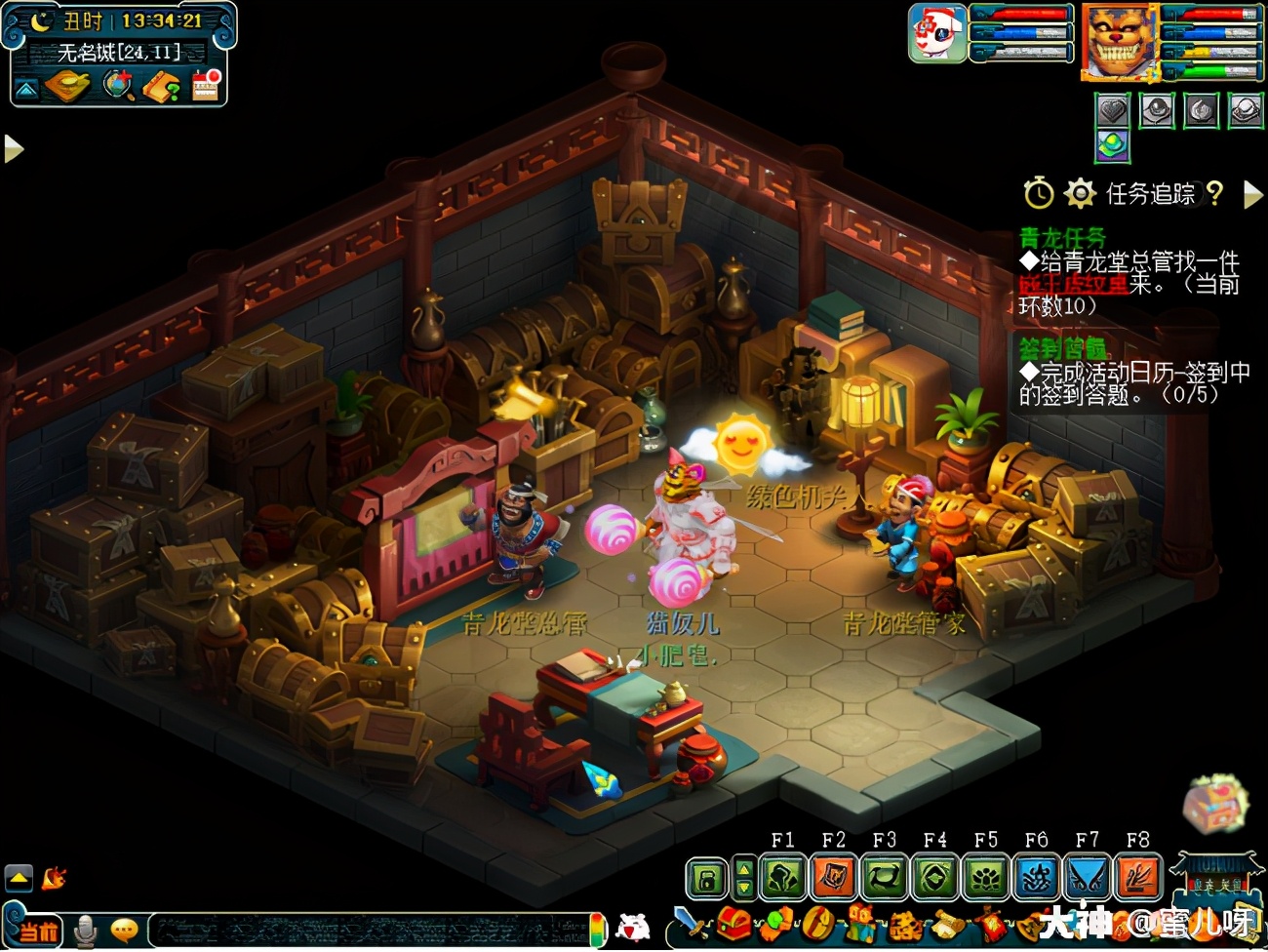Open the red treasure chest menu icon
This screenshot has height=952, width=1268.
click(x=735, y=923)
